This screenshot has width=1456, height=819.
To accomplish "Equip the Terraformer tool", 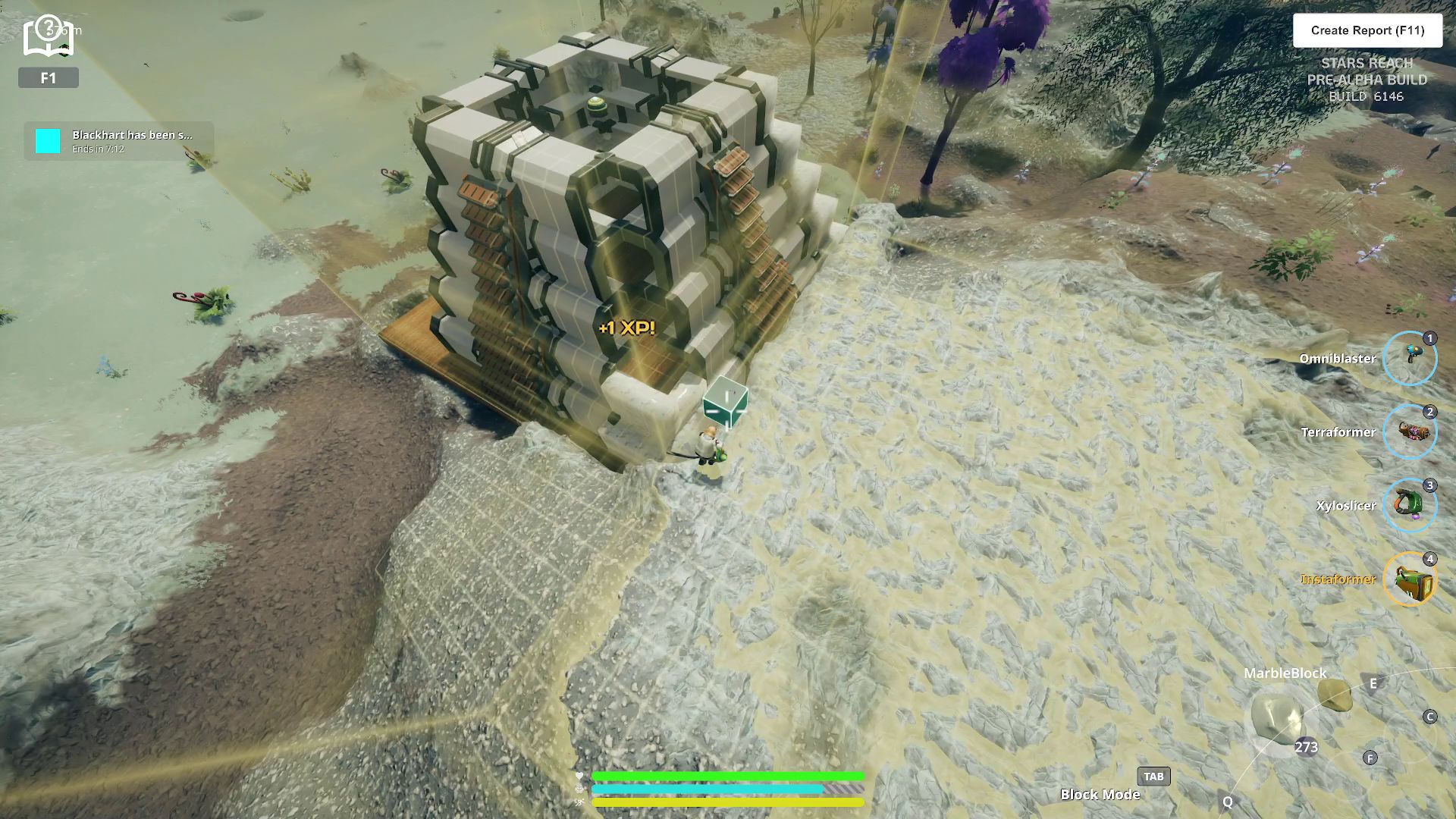I will click(1410, 431).
